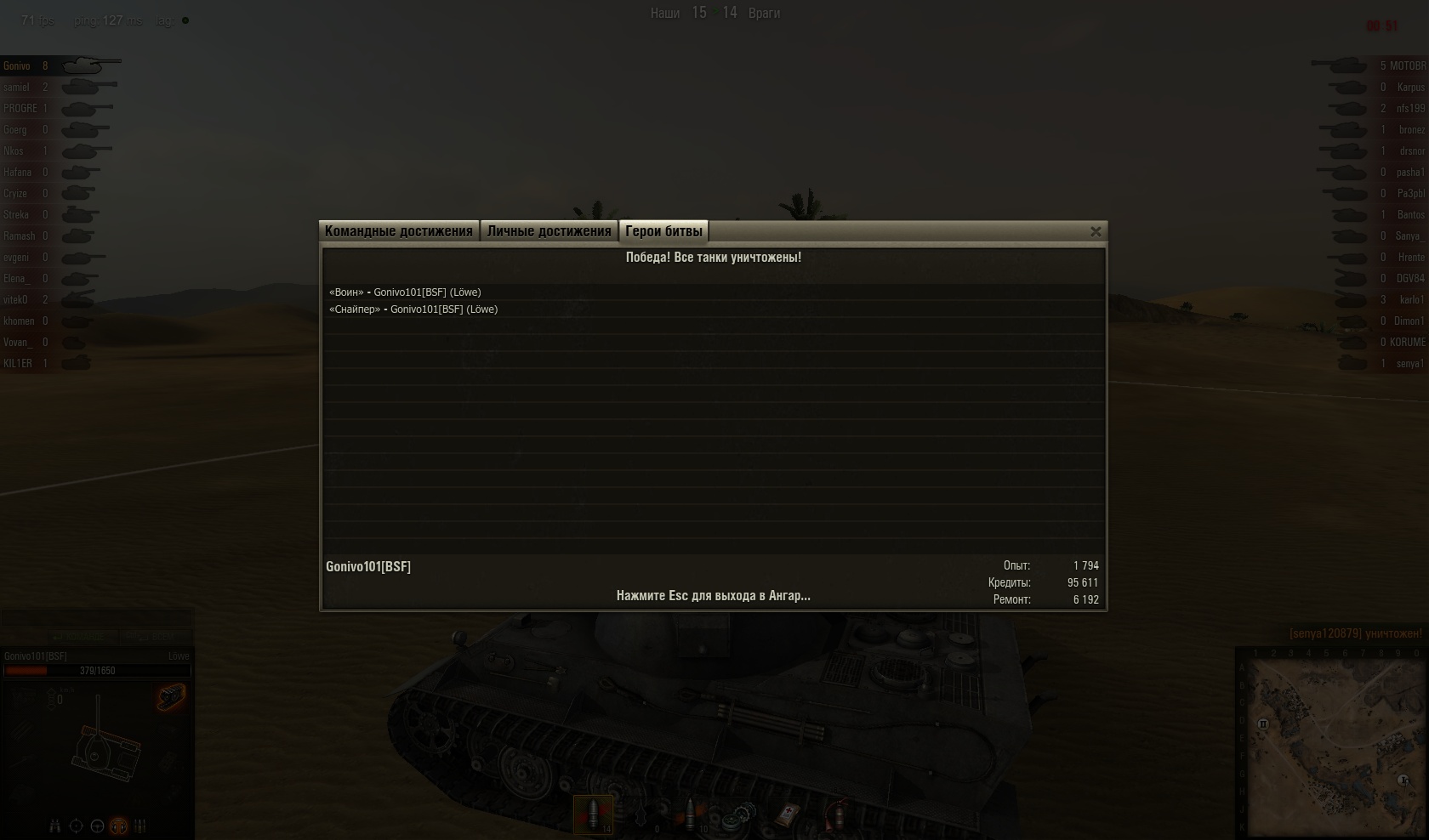Choose enemy MOTOBR in the roster

click(x=1408, y=66)
